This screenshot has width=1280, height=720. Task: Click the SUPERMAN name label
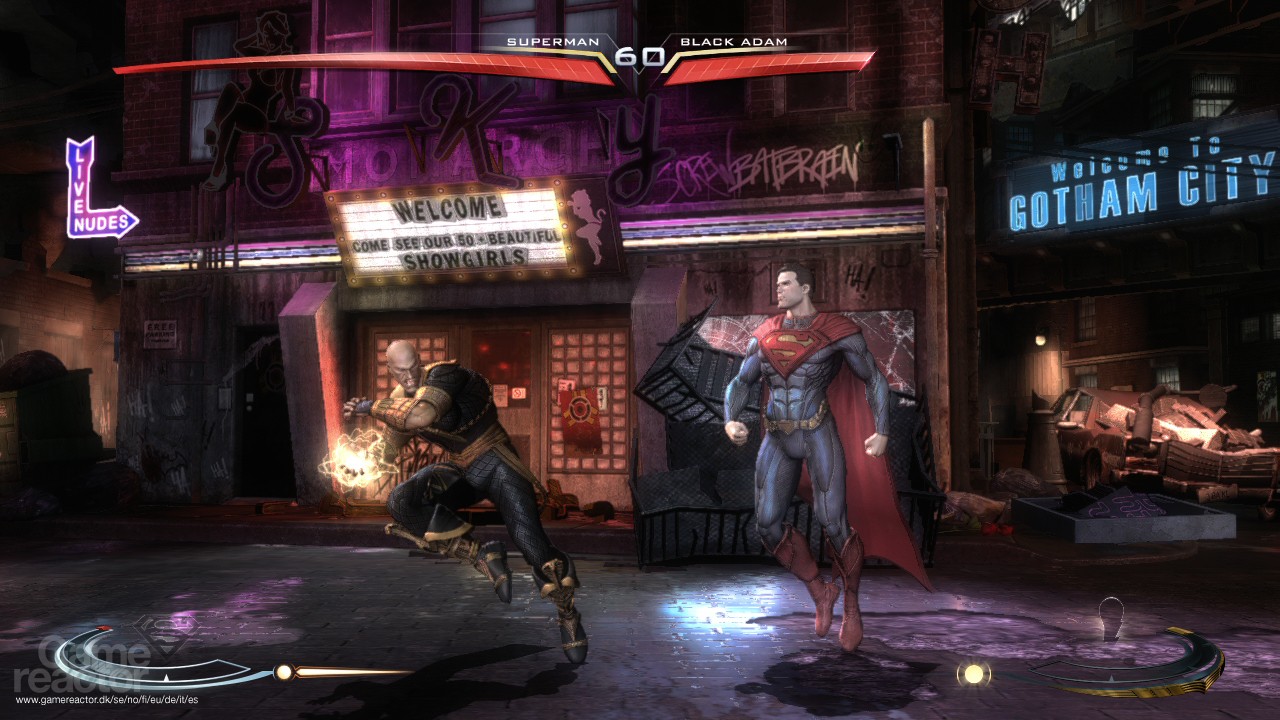coord(551,43)
